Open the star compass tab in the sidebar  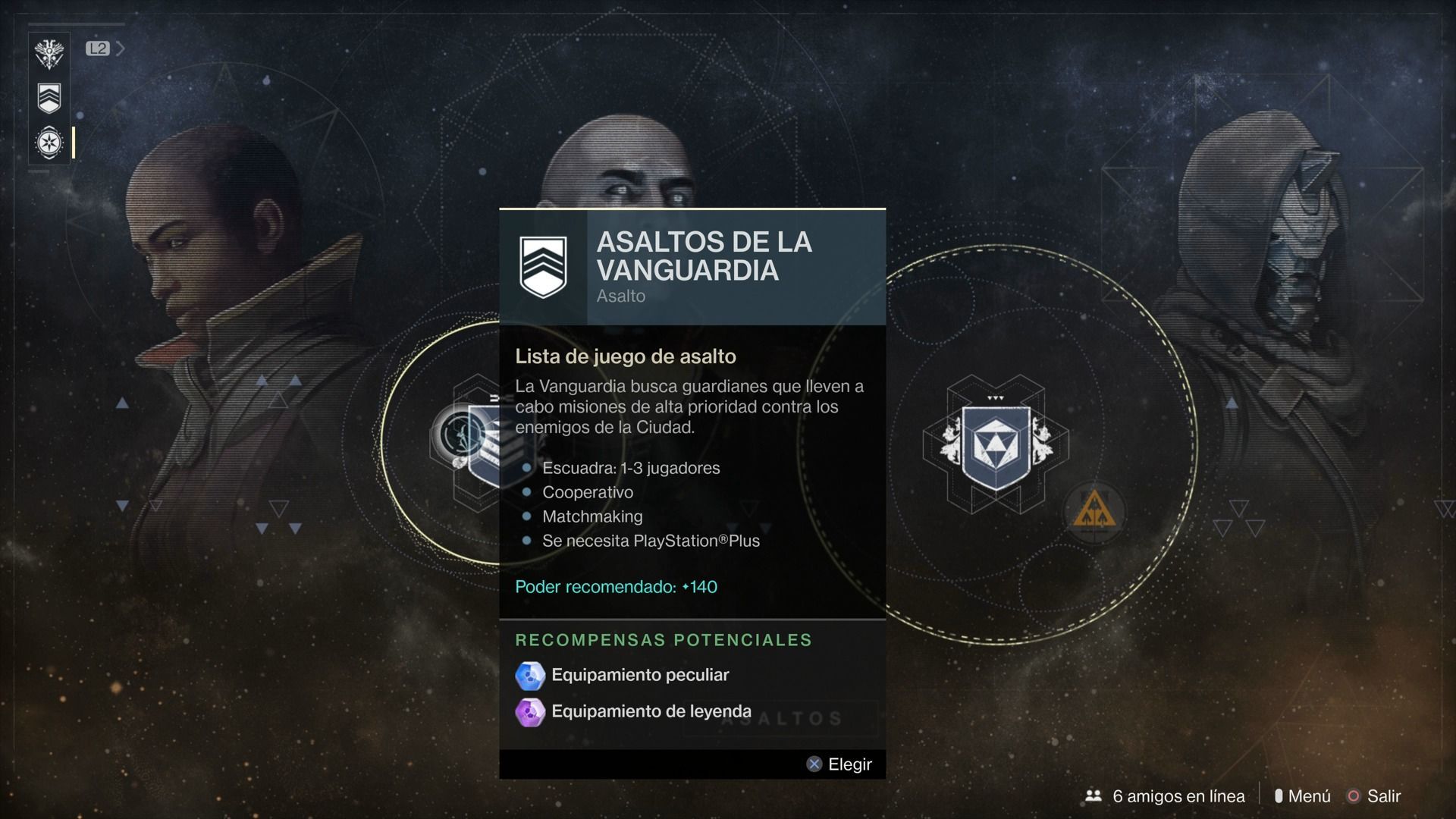pyautogui.click(x=49, y=143)
